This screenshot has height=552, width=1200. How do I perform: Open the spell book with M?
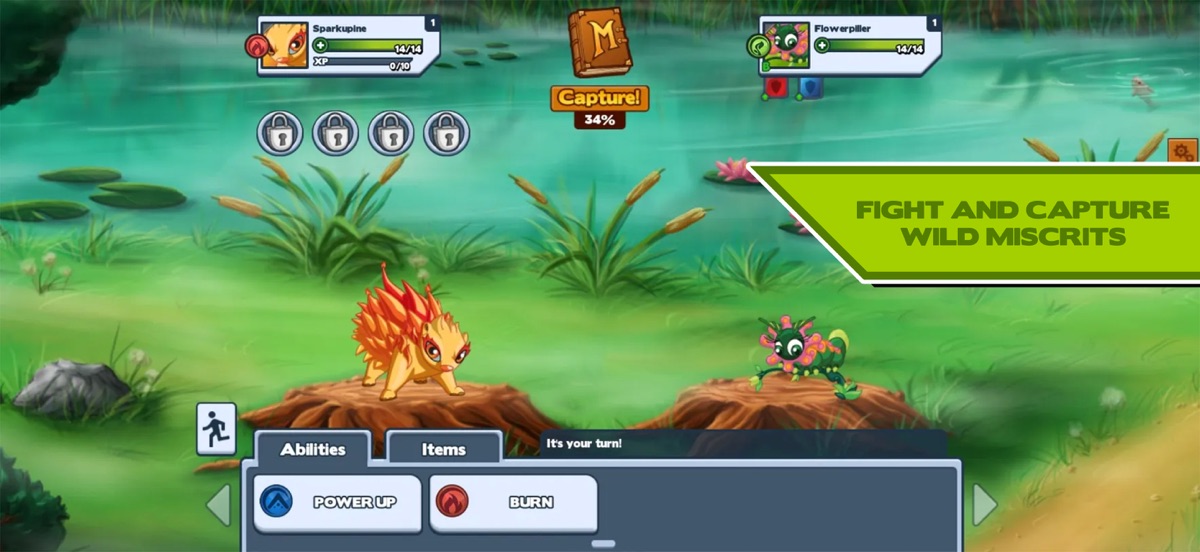point(598,43)
